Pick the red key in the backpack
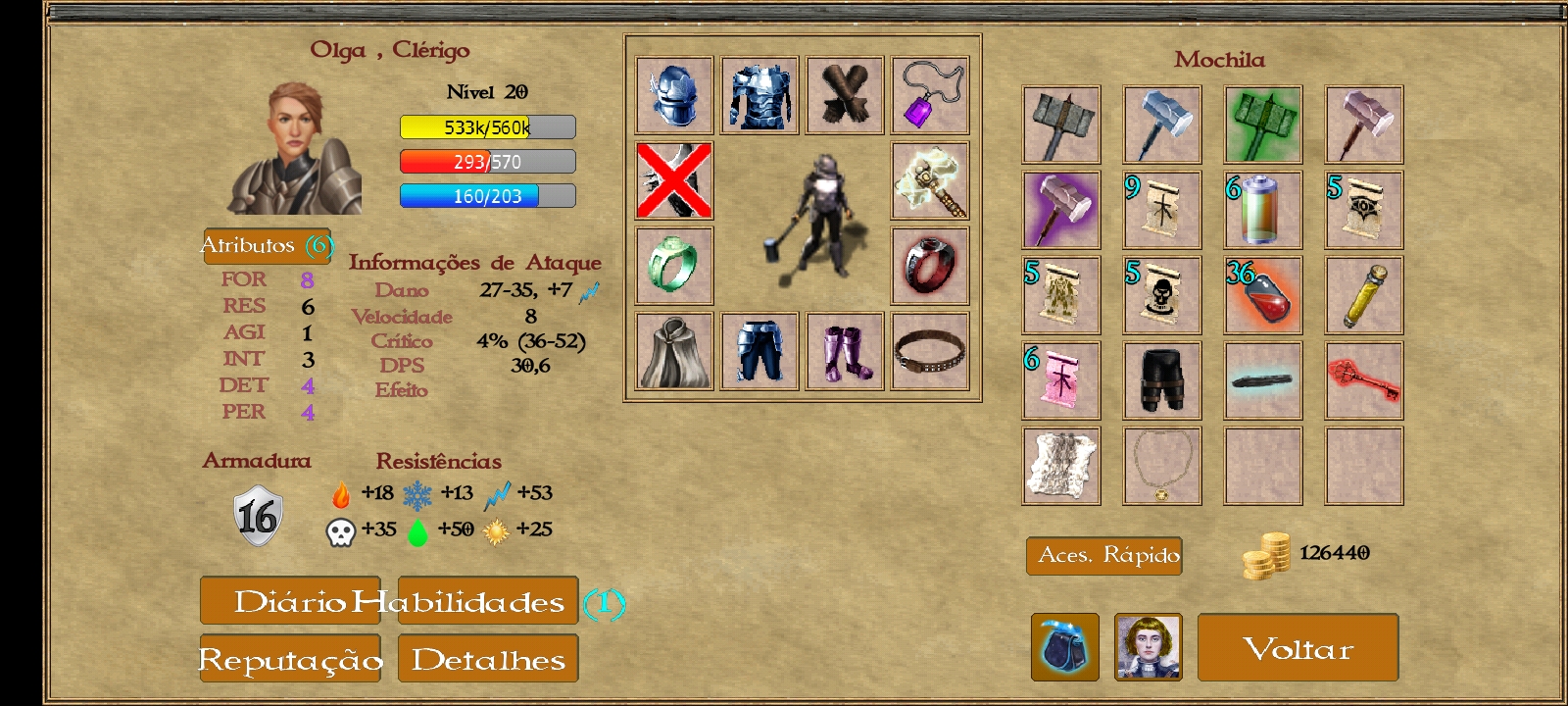1568x706 pixels. tap(1364, 380)
